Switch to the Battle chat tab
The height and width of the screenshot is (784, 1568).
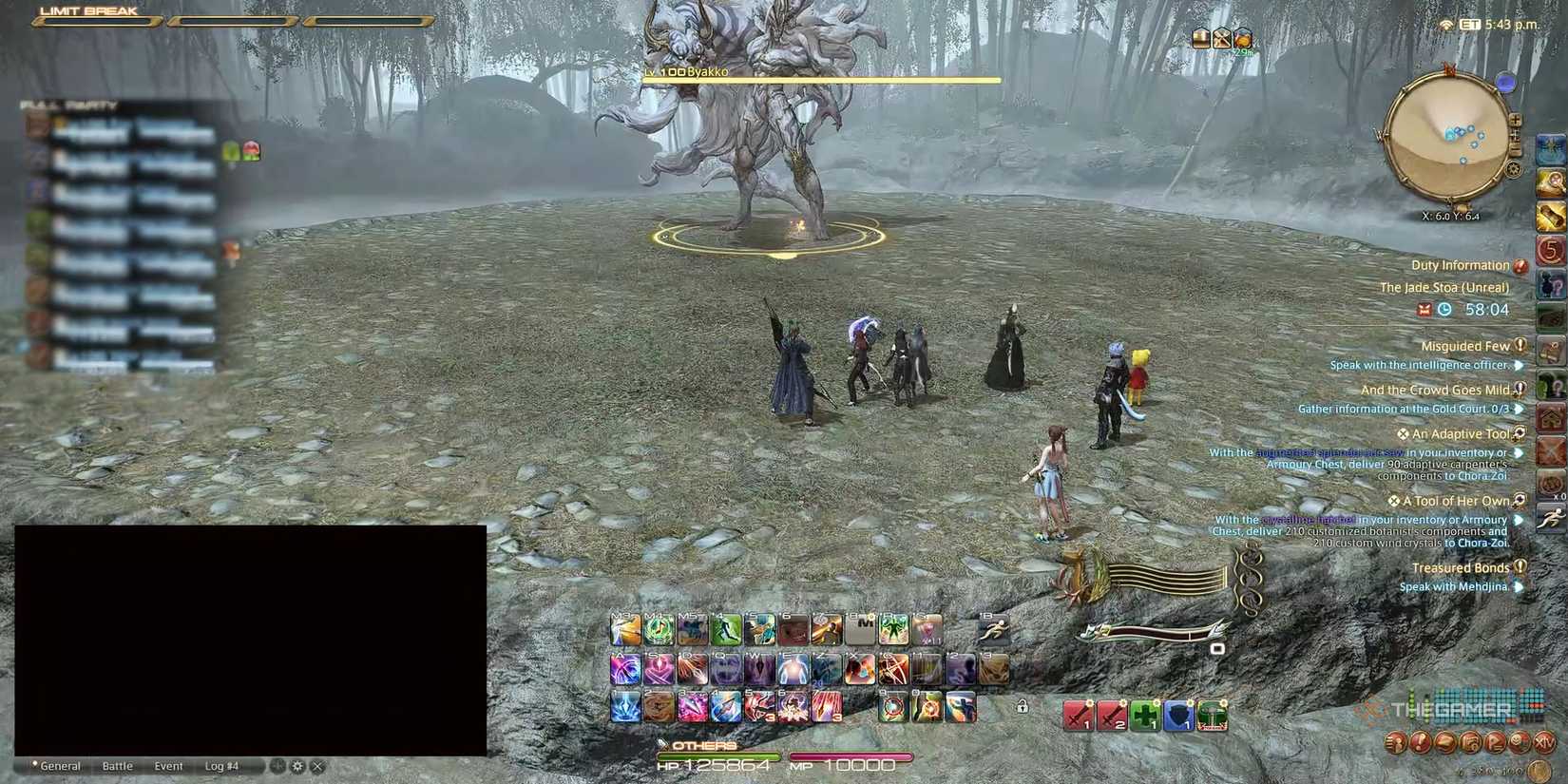point(117,765)
